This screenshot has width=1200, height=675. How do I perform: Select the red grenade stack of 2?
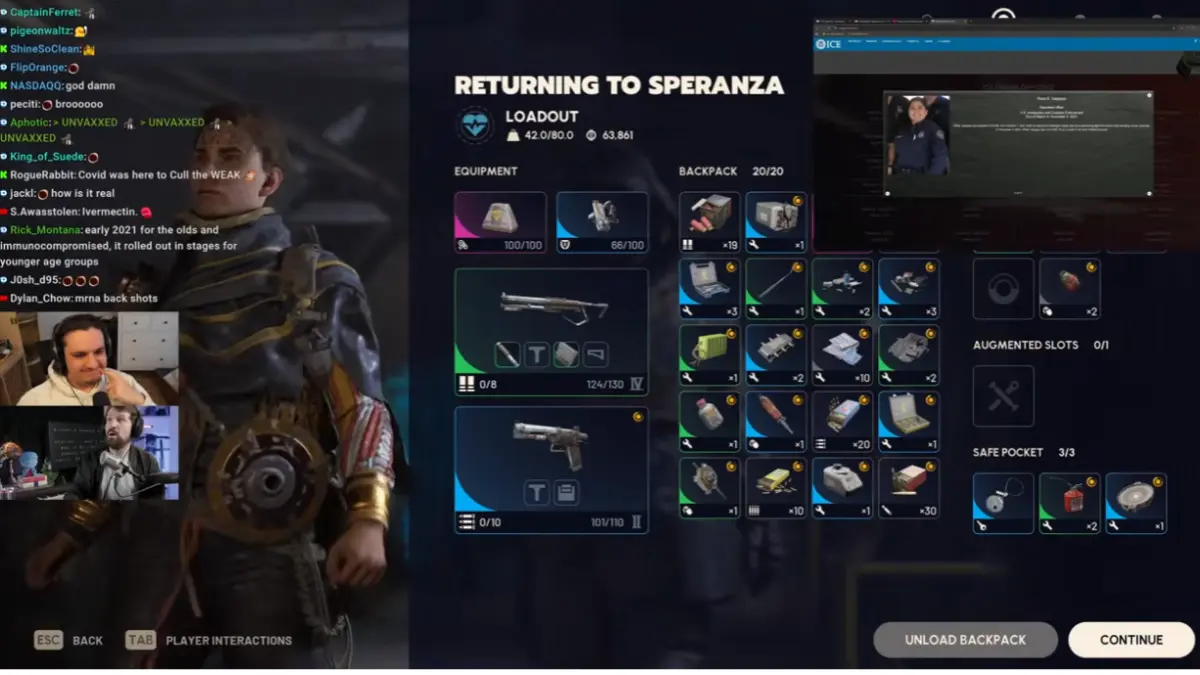coord(1069,289)
